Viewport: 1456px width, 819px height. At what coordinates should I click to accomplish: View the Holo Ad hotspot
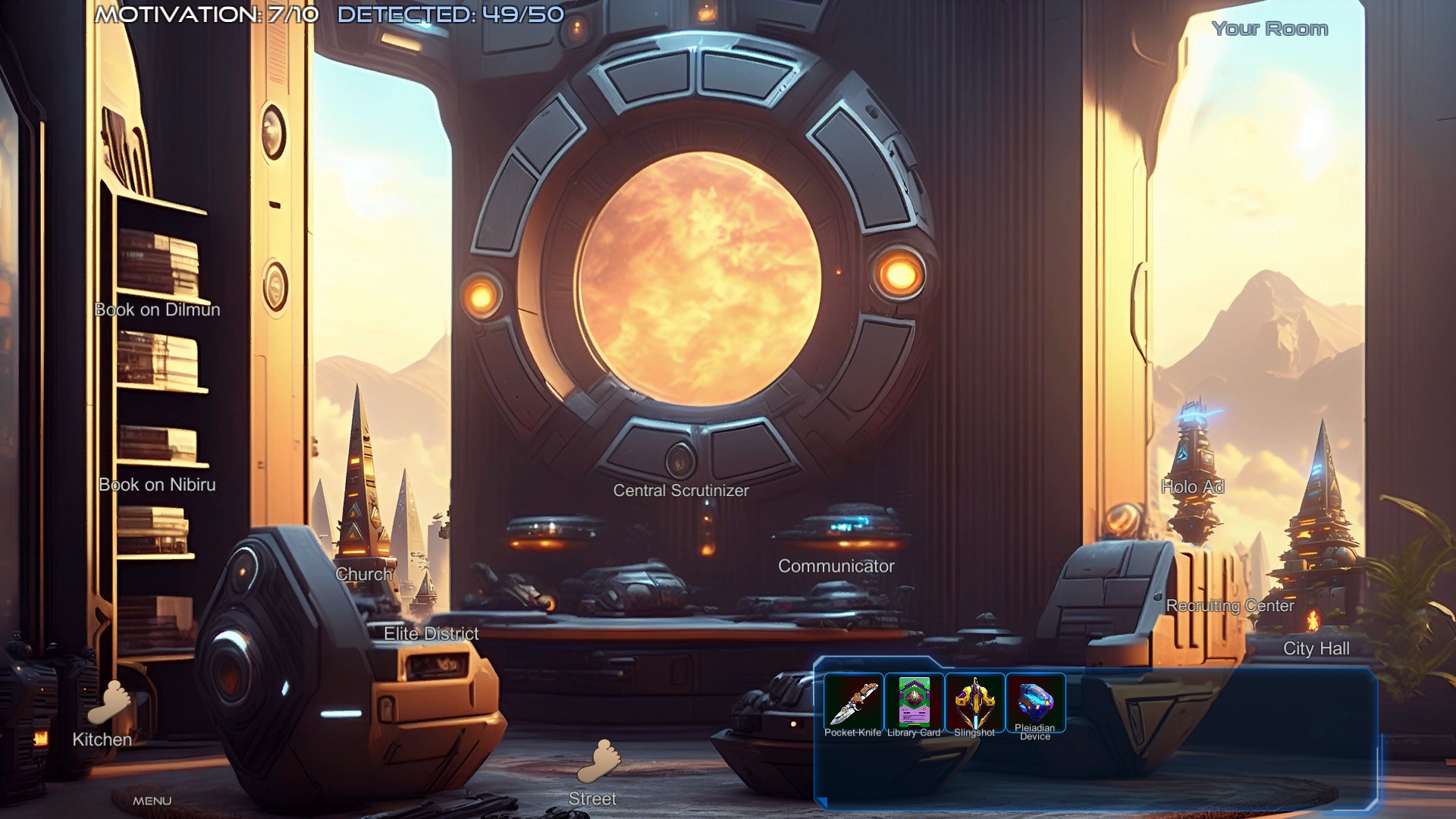pos(1192,487)
